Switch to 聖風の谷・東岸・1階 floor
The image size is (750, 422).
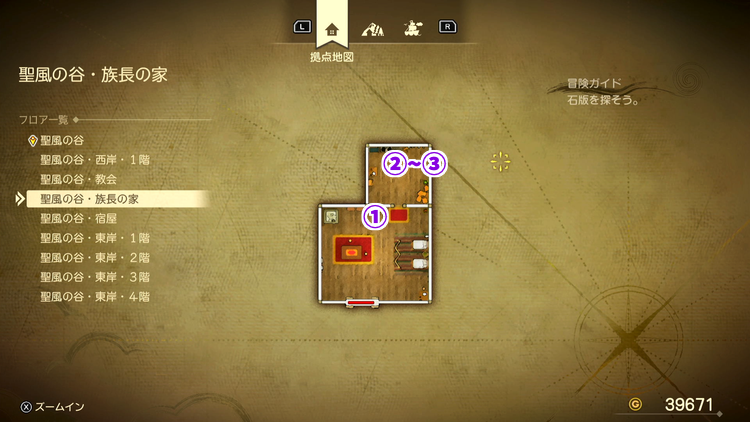[x=96, y=238]
